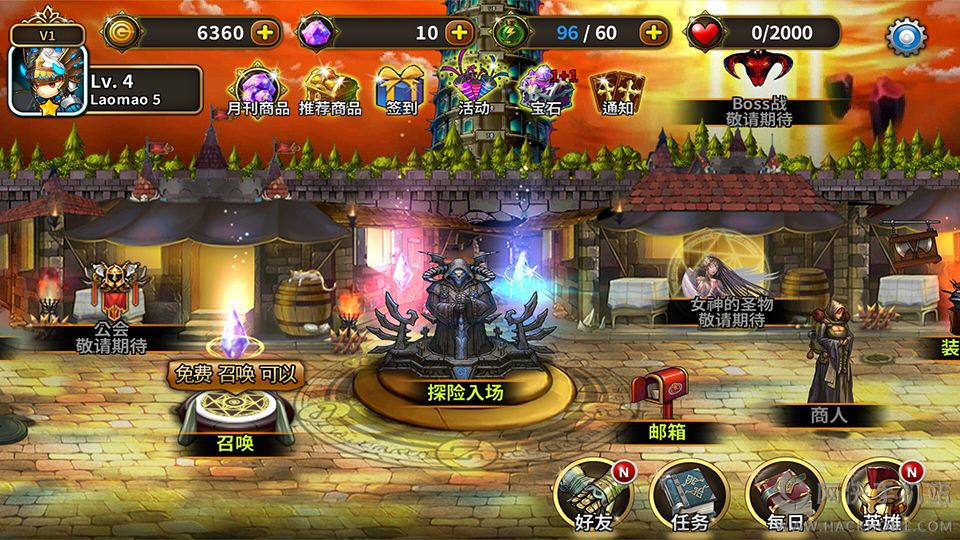Open the 任务 quest book
960x540 pixels.
pyautogui.click(x=689, y=493)
